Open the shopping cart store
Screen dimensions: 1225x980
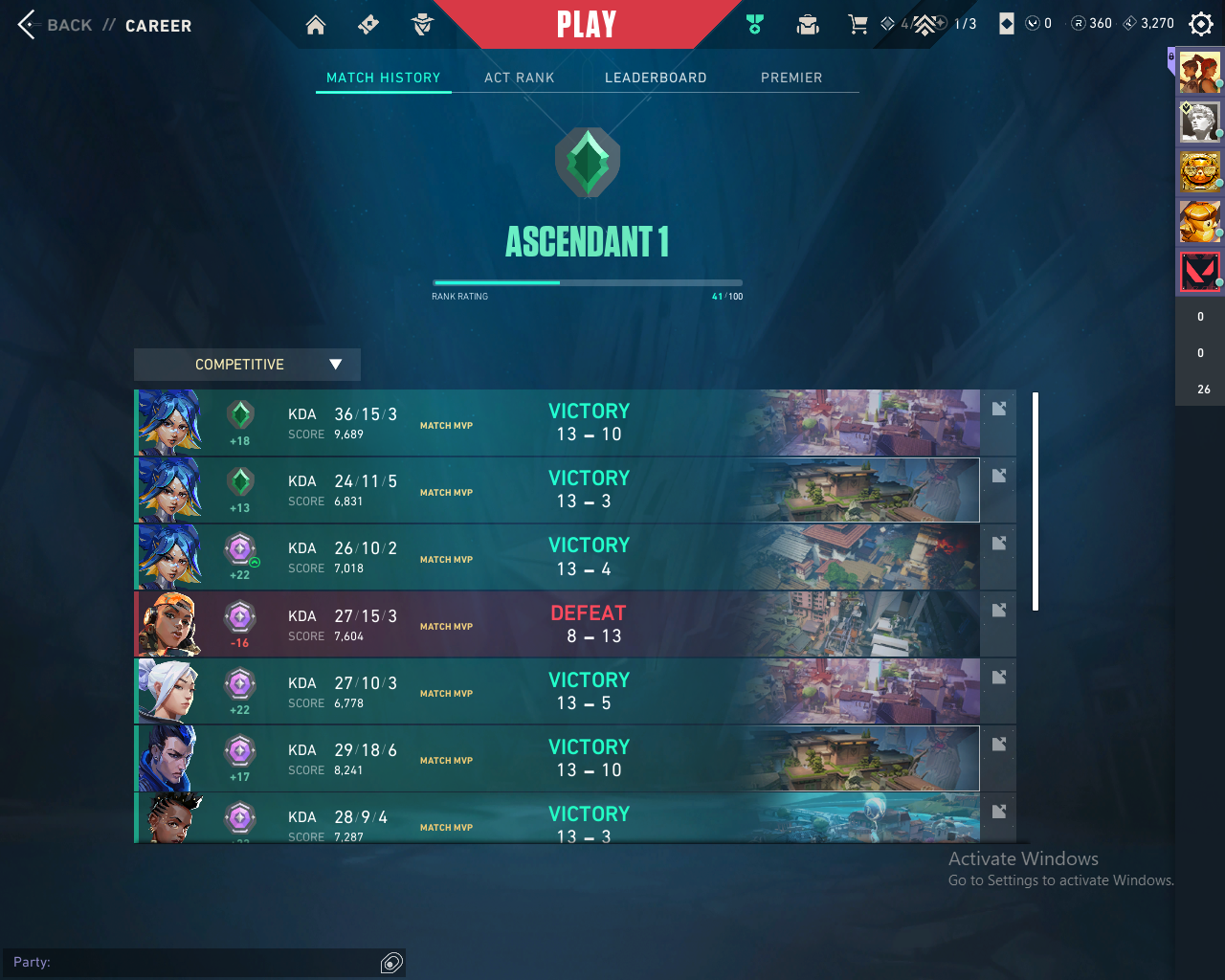click(857, 25)
